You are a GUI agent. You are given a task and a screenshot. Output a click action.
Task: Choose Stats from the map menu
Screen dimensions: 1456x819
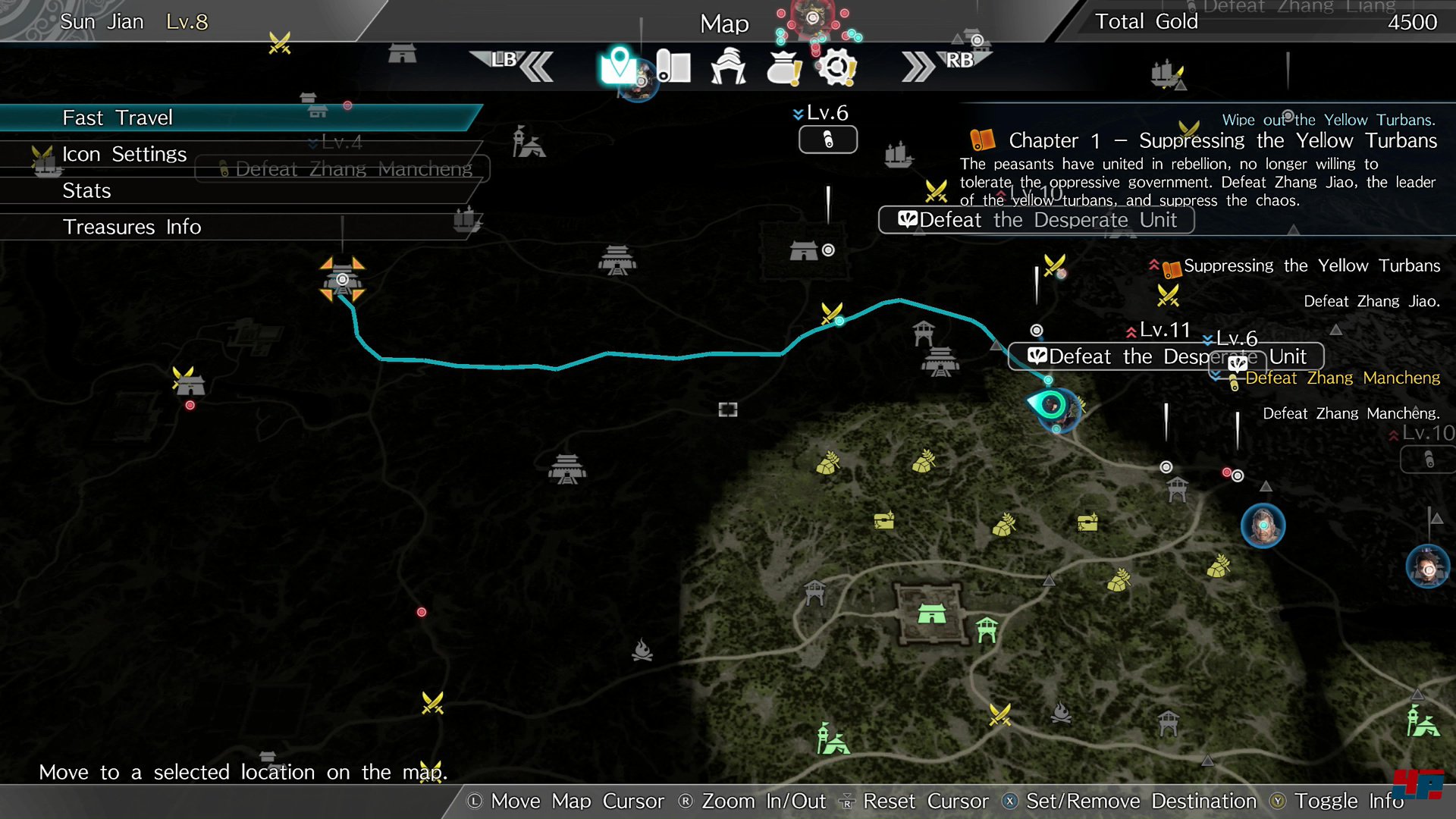[x=86, y=191]
